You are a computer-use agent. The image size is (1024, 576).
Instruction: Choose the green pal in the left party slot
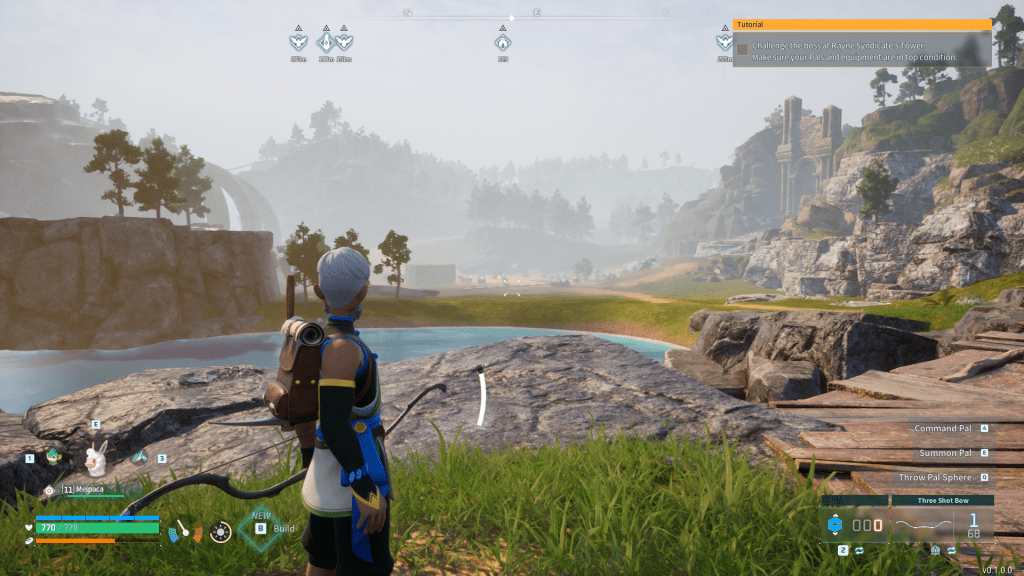pos(54,457)
